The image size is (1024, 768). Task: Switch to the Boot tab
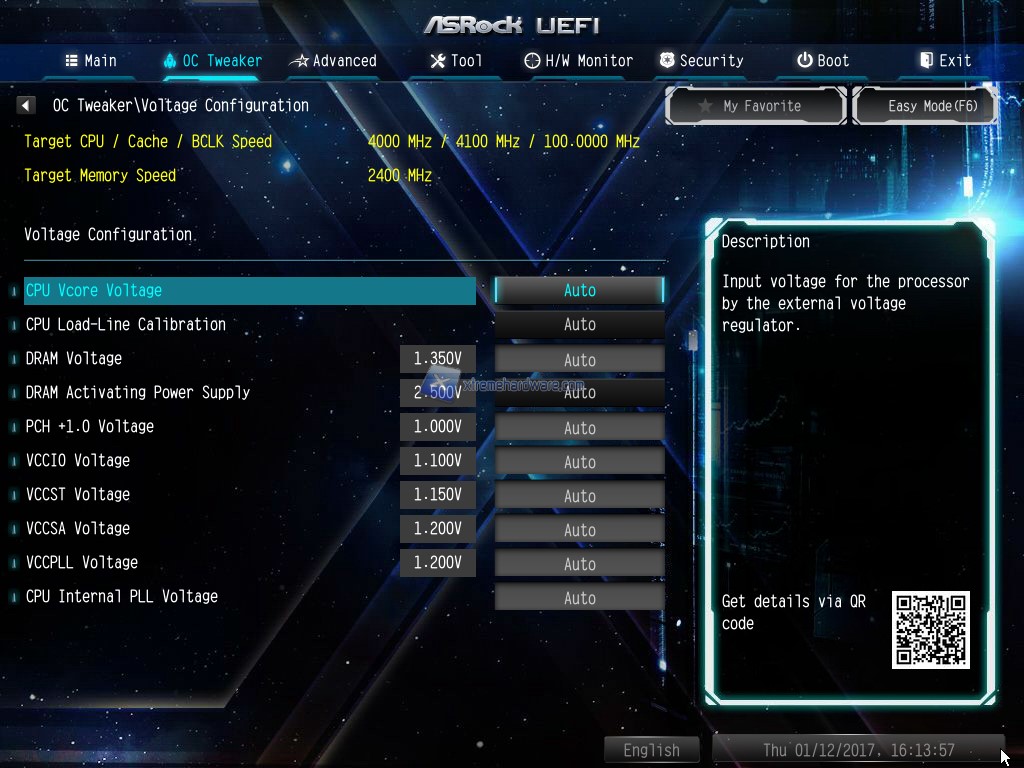pos(822,61)
